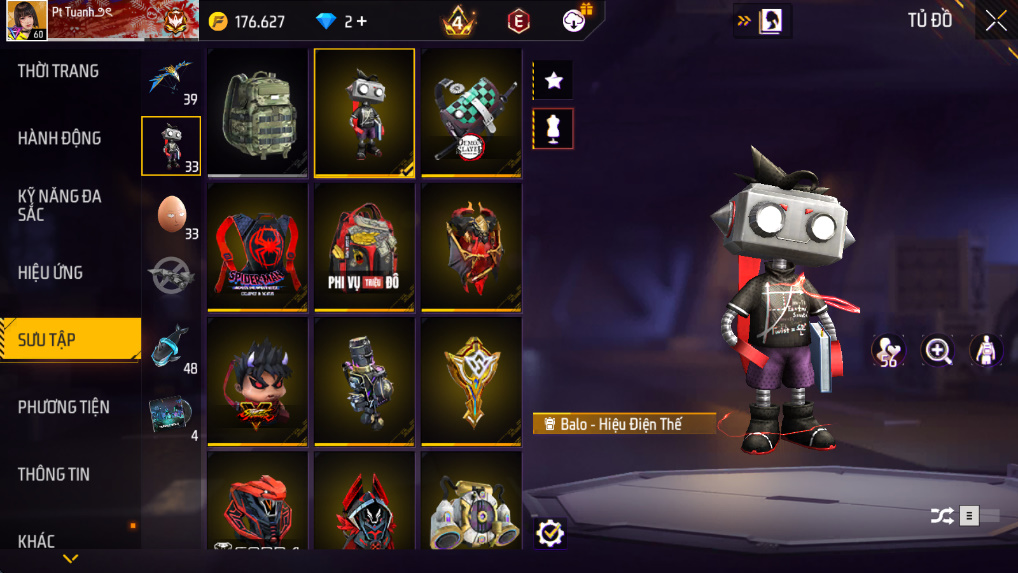Close the wardrobe screen with the X
The height and width of the screenshot is (573, 1018).
tap(995, 21)
